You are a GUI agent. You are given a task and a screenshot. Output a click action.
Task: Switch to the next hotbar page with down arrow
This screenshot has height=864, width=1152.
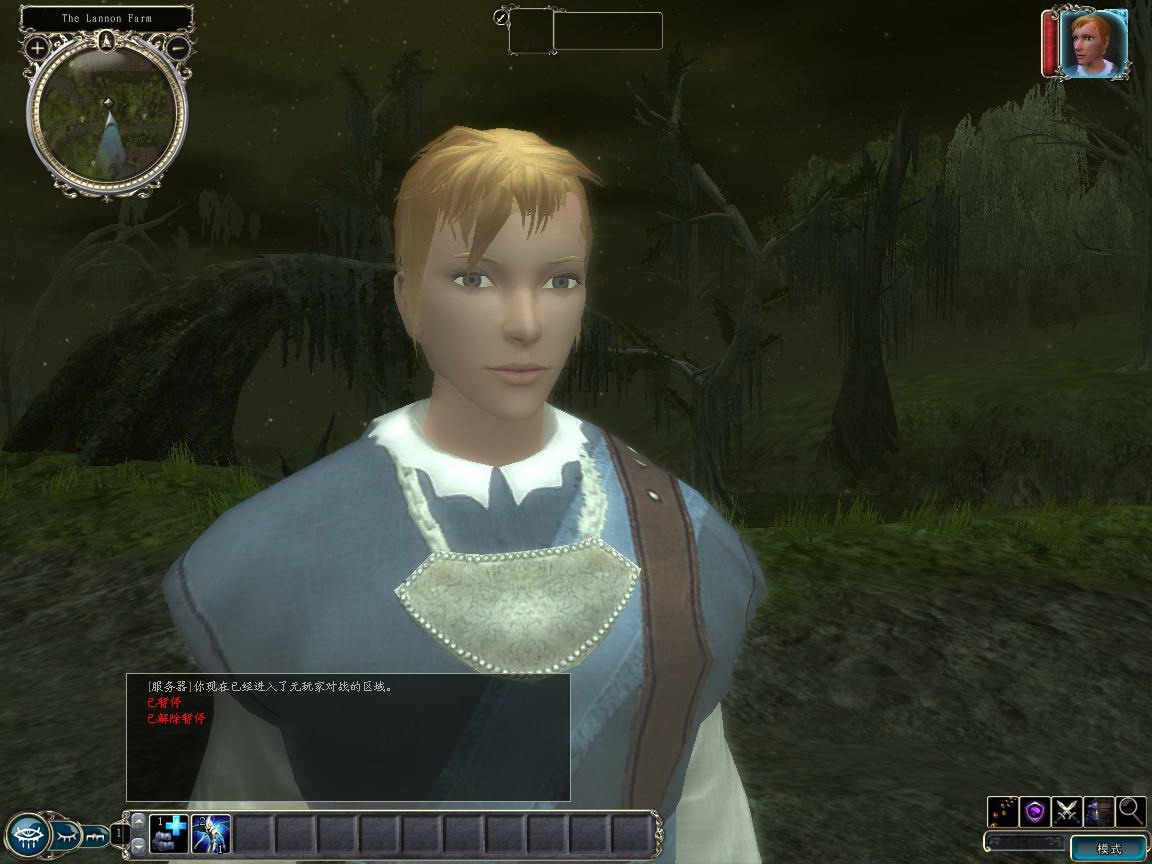coord(138,846)
